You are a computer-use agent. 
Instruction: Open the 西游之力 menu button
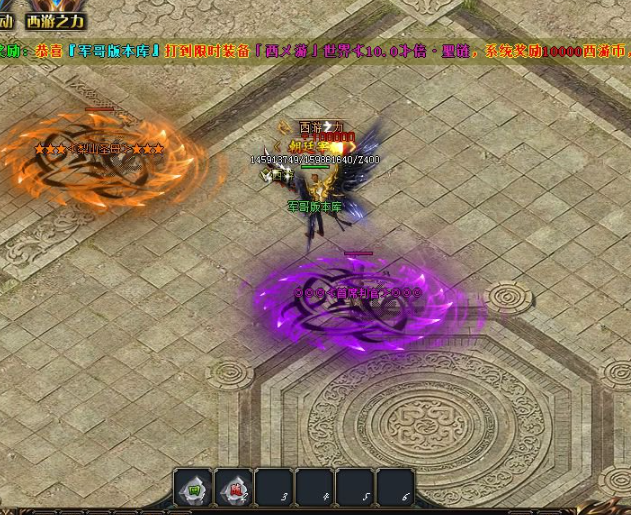click(x=55, y=20)
